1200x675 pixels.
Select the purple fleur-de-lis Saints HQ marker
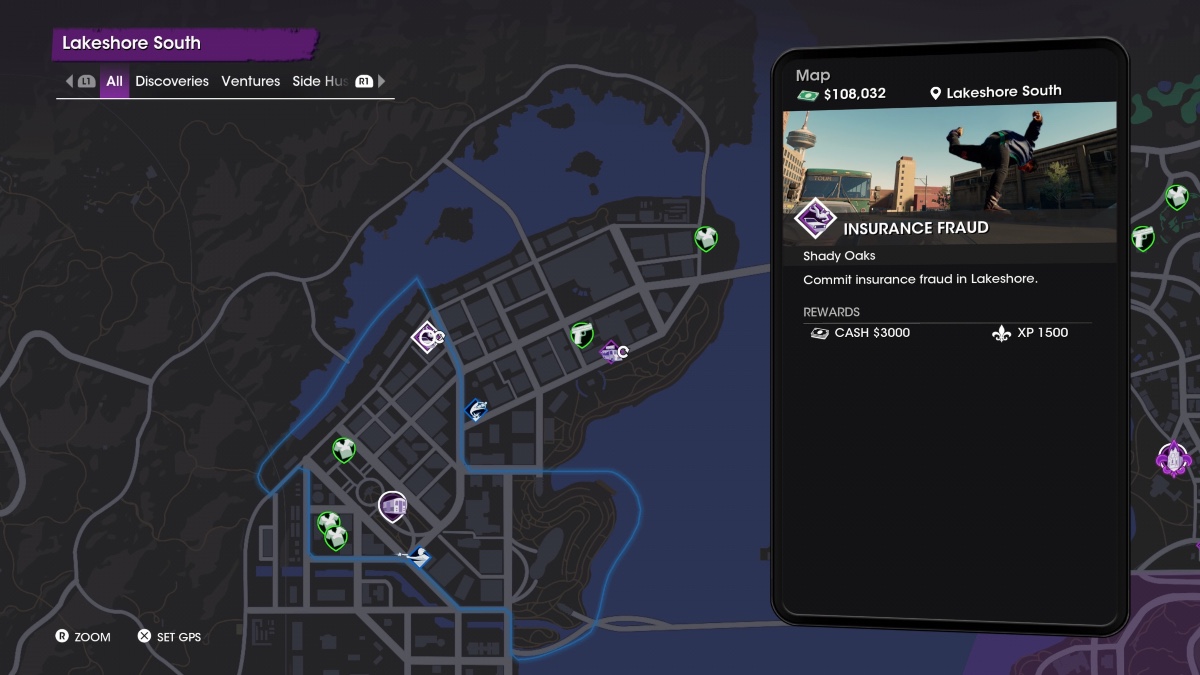pos(1172,459)
